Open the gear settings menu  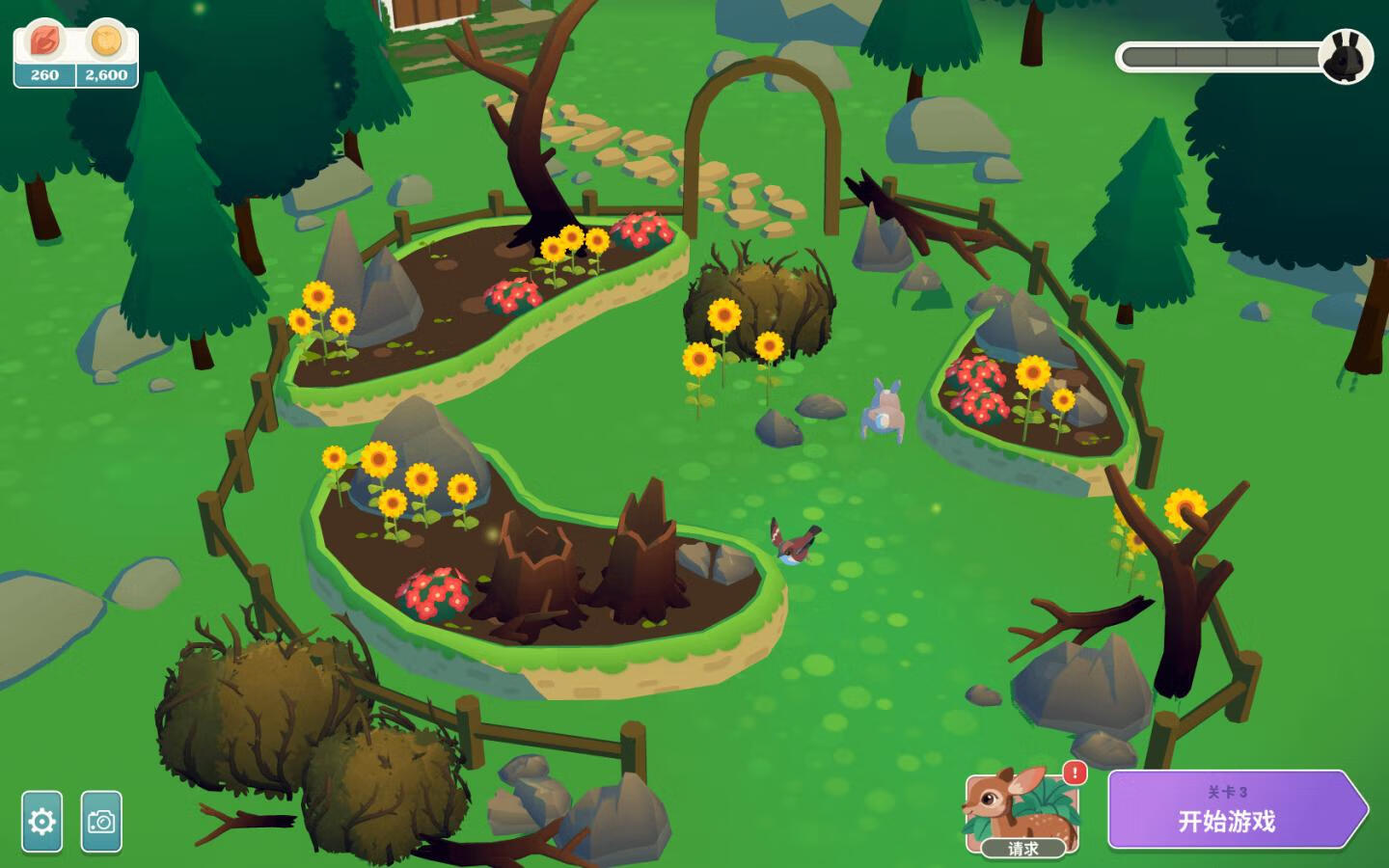[x=41, y=822]
